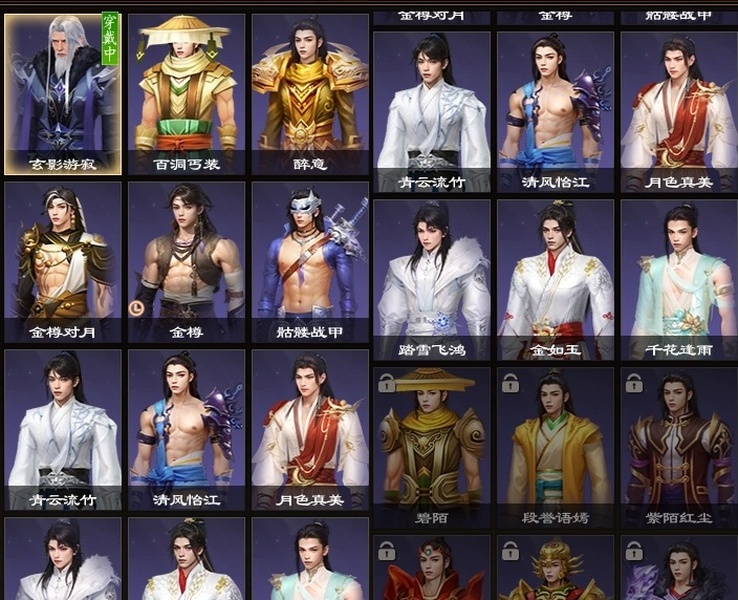Choose the 百洞丐装 straw-hat costume

[186, 94]
